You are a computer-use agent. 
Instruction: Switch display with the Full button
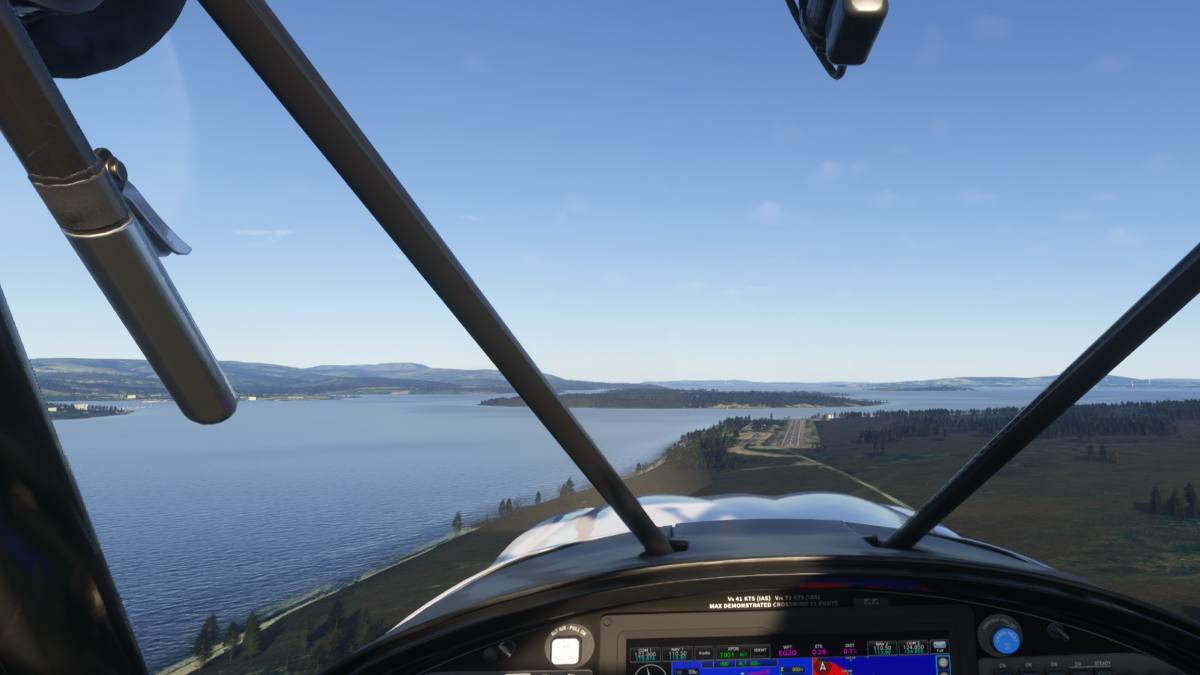[940, 648]
